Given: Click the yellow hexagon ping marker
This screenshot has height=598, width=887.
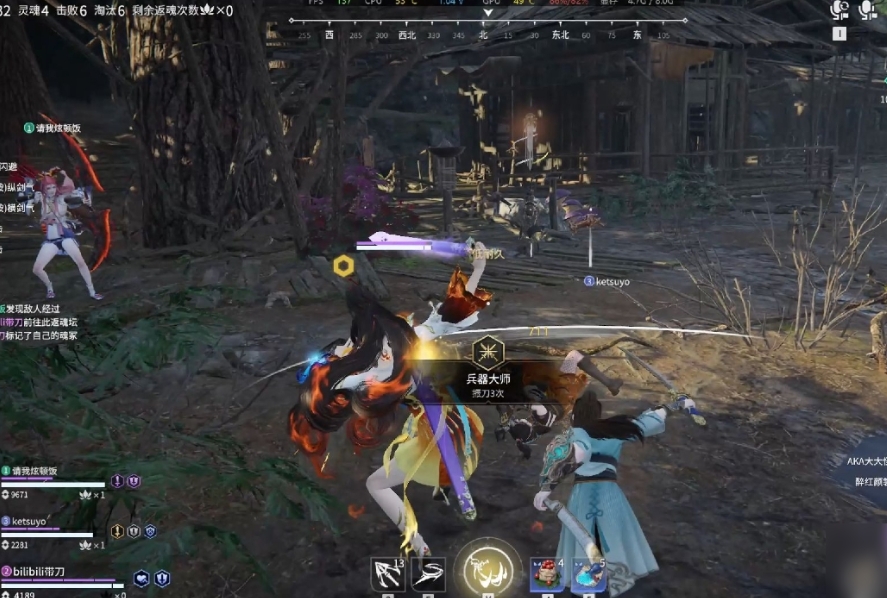Looking at the screenshot, I should [343, 265].
